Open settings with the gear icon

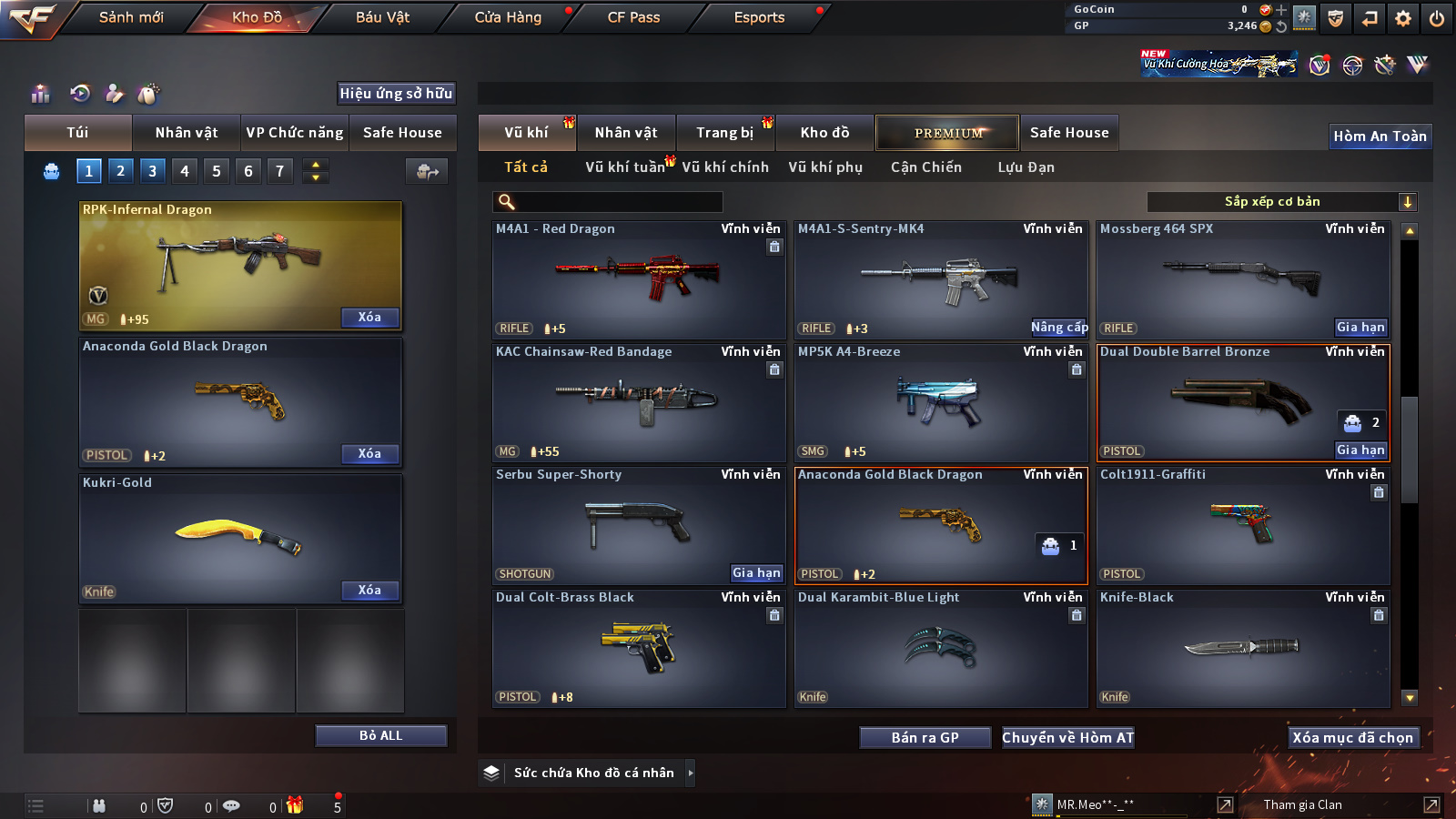pyautogui.click(x=1403, y=18)
